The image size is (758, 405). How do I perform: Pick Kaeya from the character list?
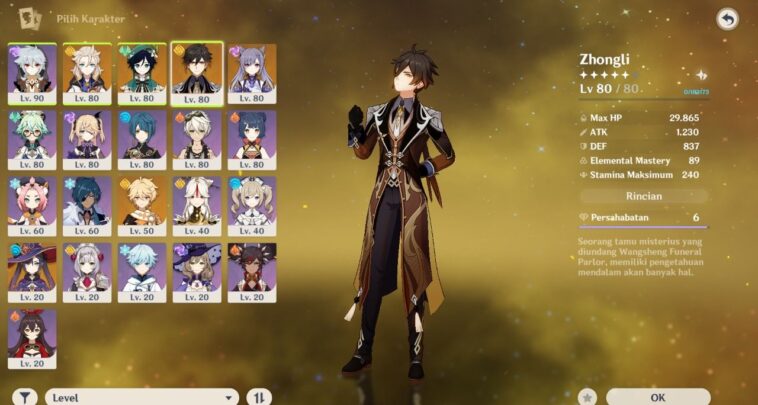pos(87,205)
